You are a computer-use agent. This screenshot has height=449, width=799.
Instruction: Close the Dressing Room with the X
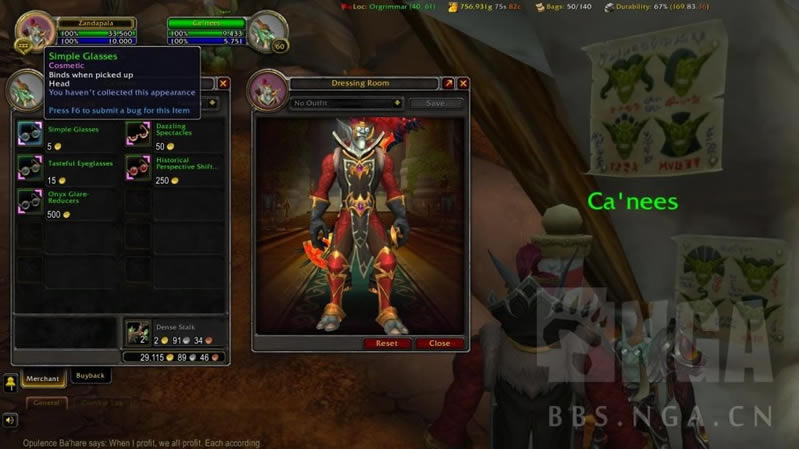click(x=463, y=84)
